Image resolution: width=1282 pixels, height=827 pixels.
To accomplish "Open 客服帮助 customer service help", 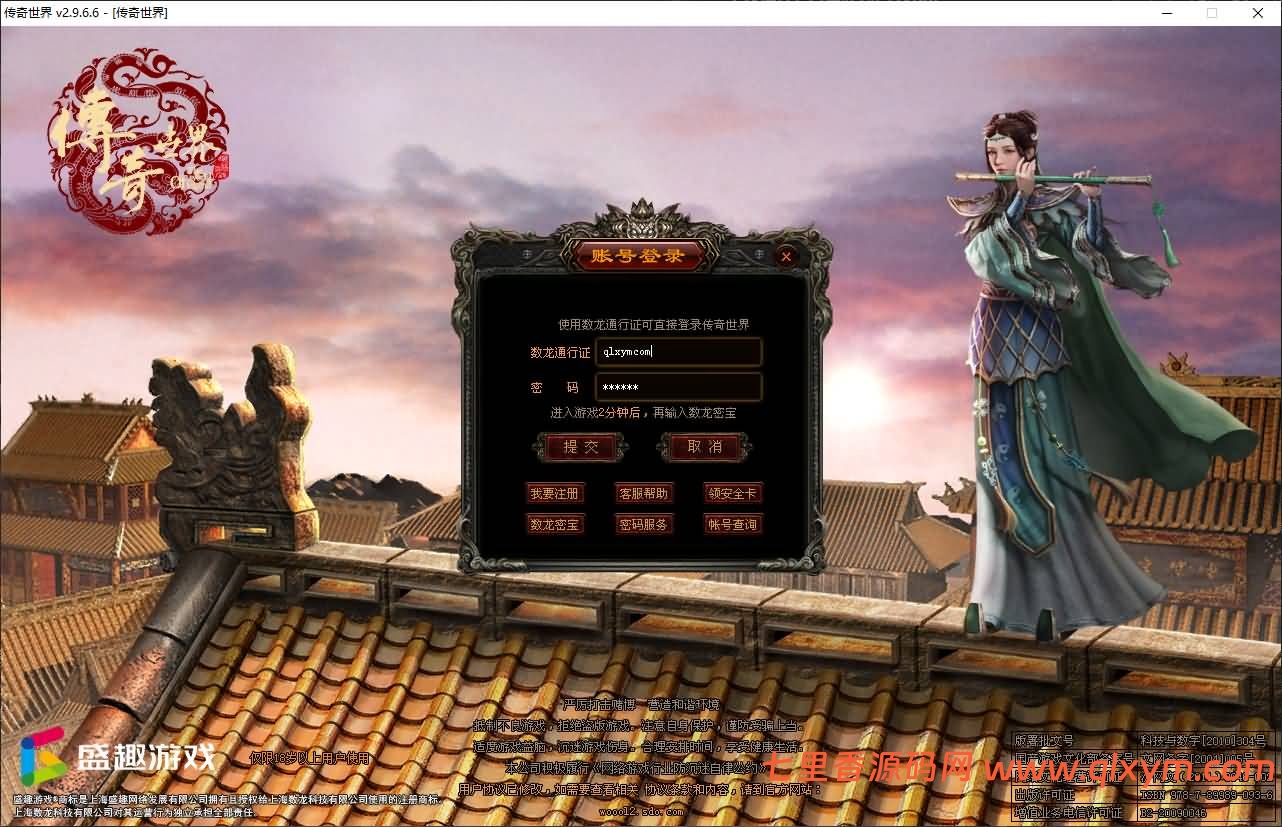I will click(x=644, y=493).
